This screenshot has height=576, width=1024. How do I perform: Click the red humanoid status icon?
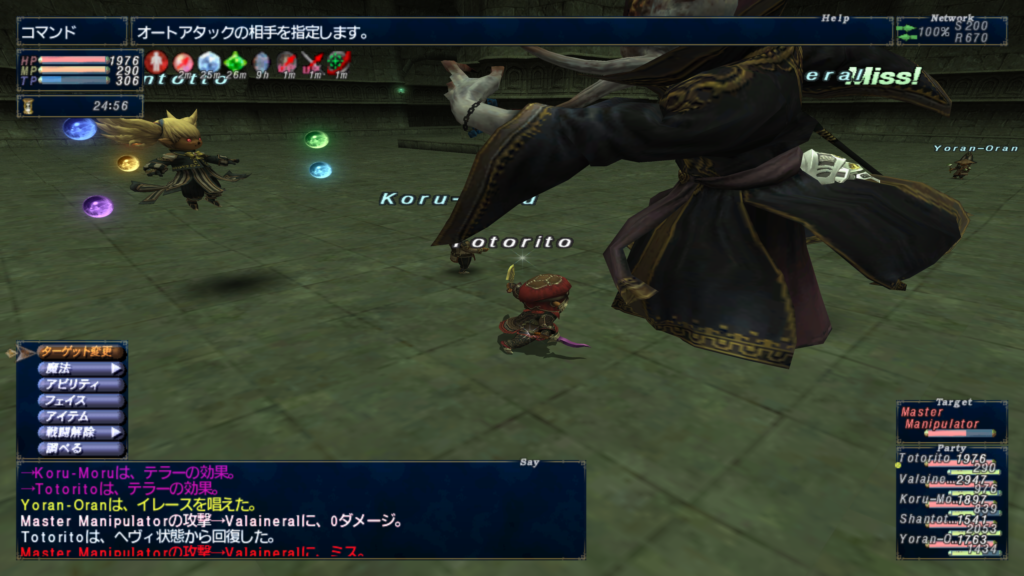coord(155,63)
